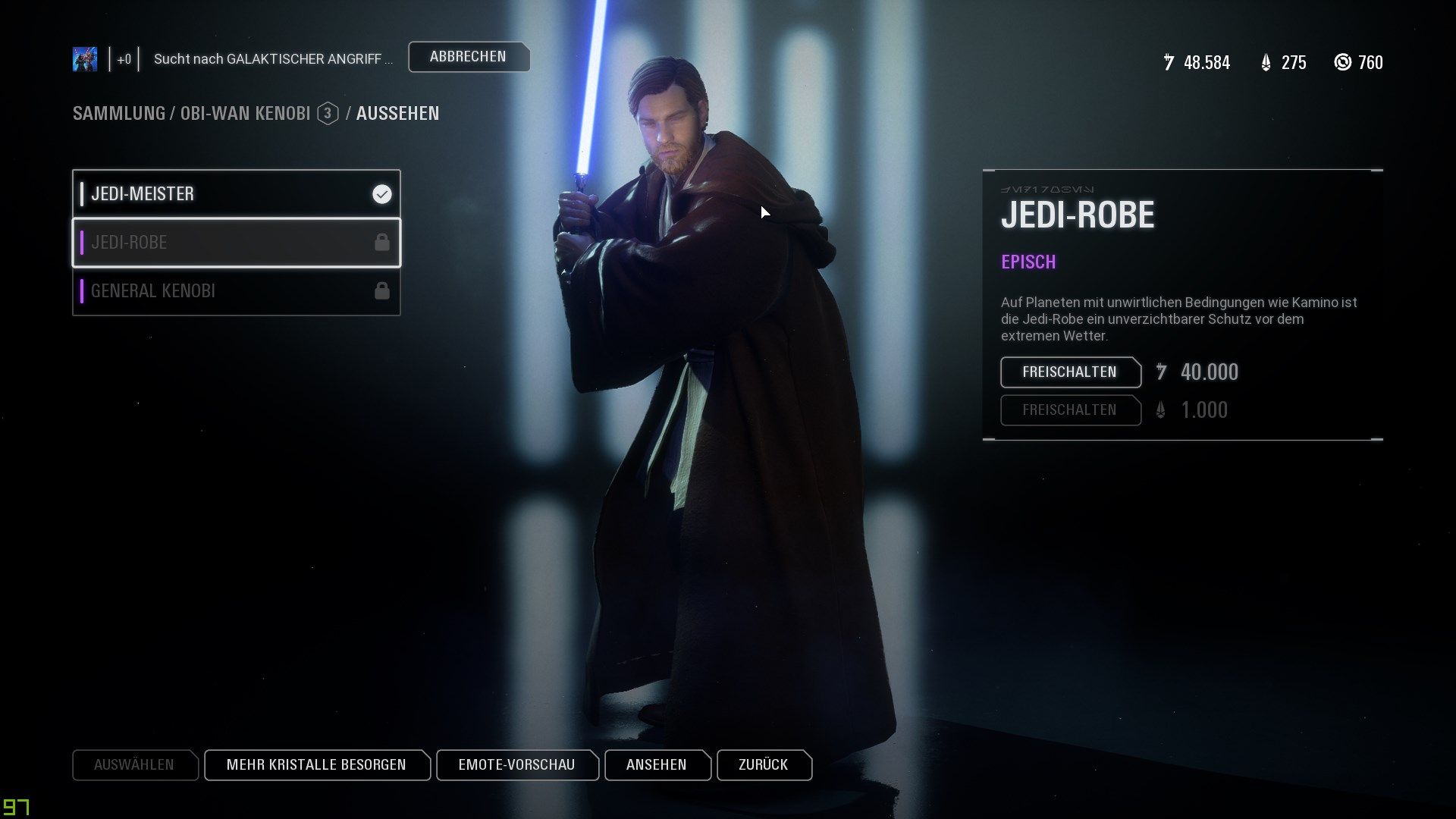Viewport: 1456px width, 819px height.
Task: Switch to the AUSSEHEN breadcrumb entry
Action: [x=397, y=114]
